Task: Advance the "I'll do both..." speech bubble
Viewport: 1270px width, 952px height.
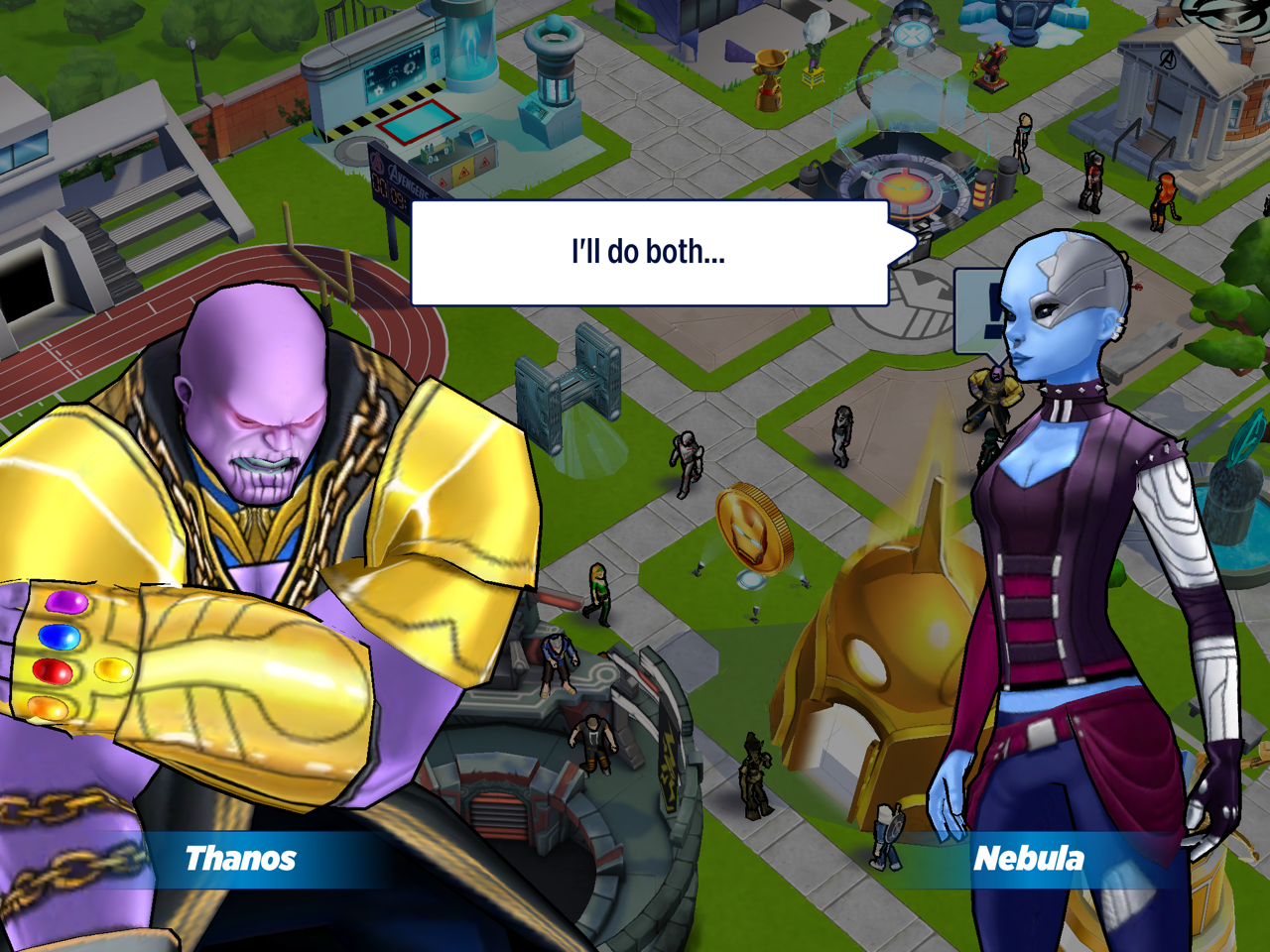Action: tap(650, 253)
